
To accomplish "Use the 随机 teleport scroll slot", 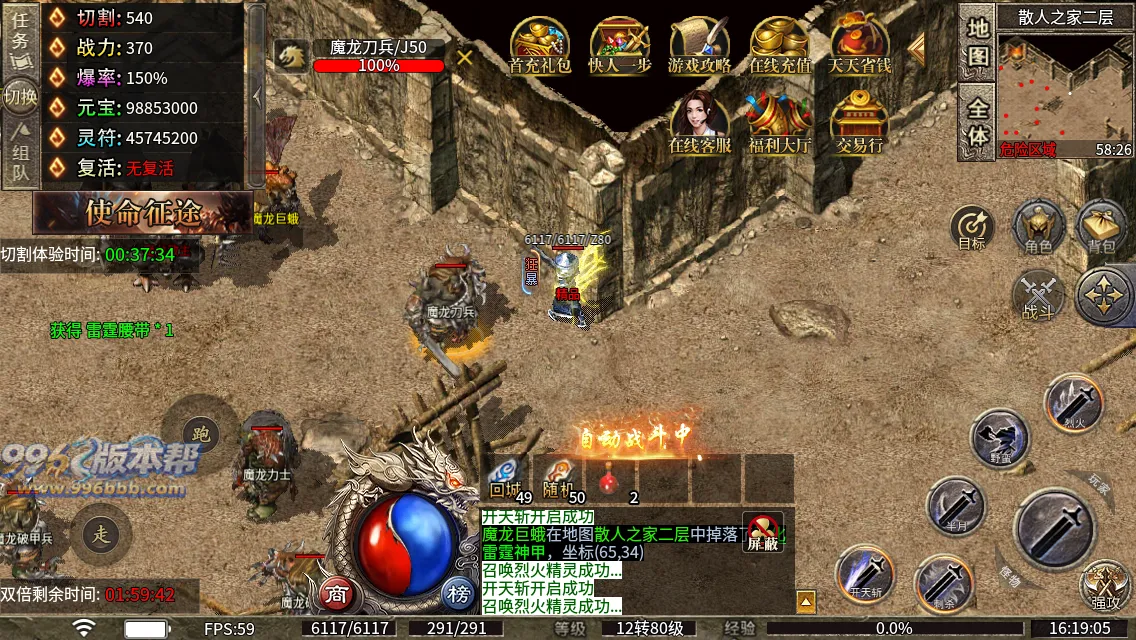I will [558, 478].
